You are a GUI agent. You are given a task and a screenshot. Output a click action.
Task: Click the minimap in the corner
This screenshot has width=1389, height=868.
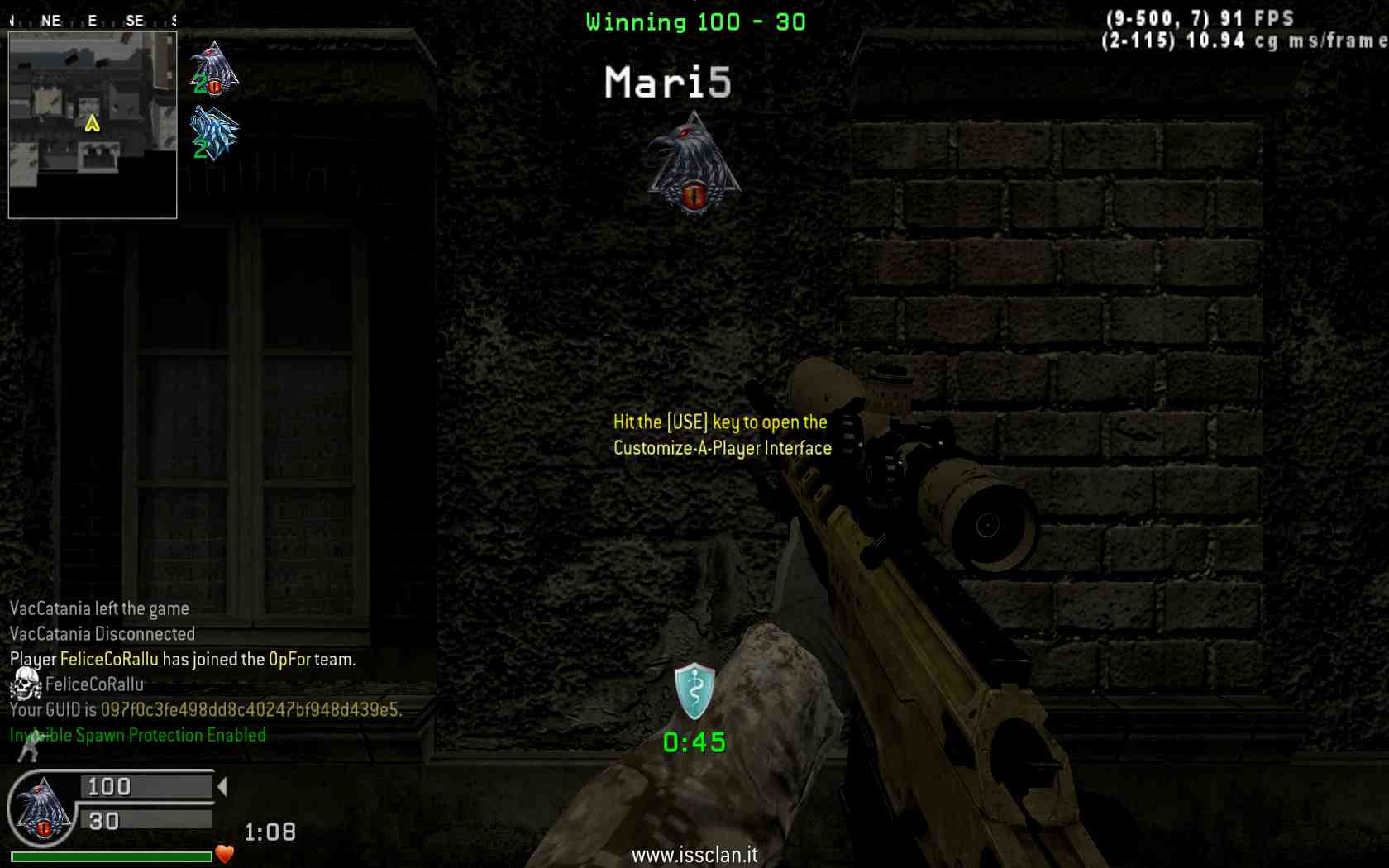click(93, 126)
